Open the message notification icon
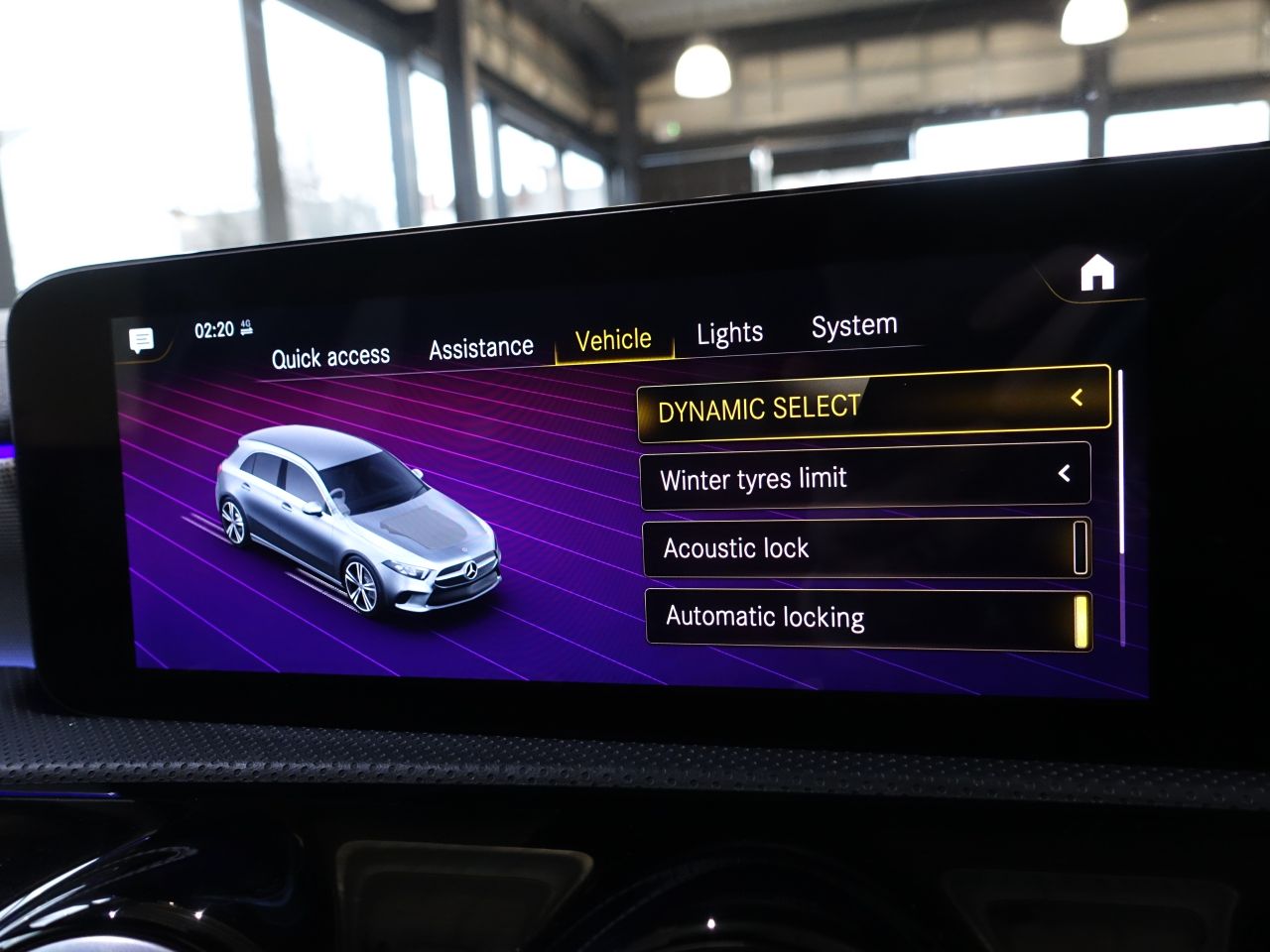Viewport: 1270px width, 952px height. [x=142, y=341]
